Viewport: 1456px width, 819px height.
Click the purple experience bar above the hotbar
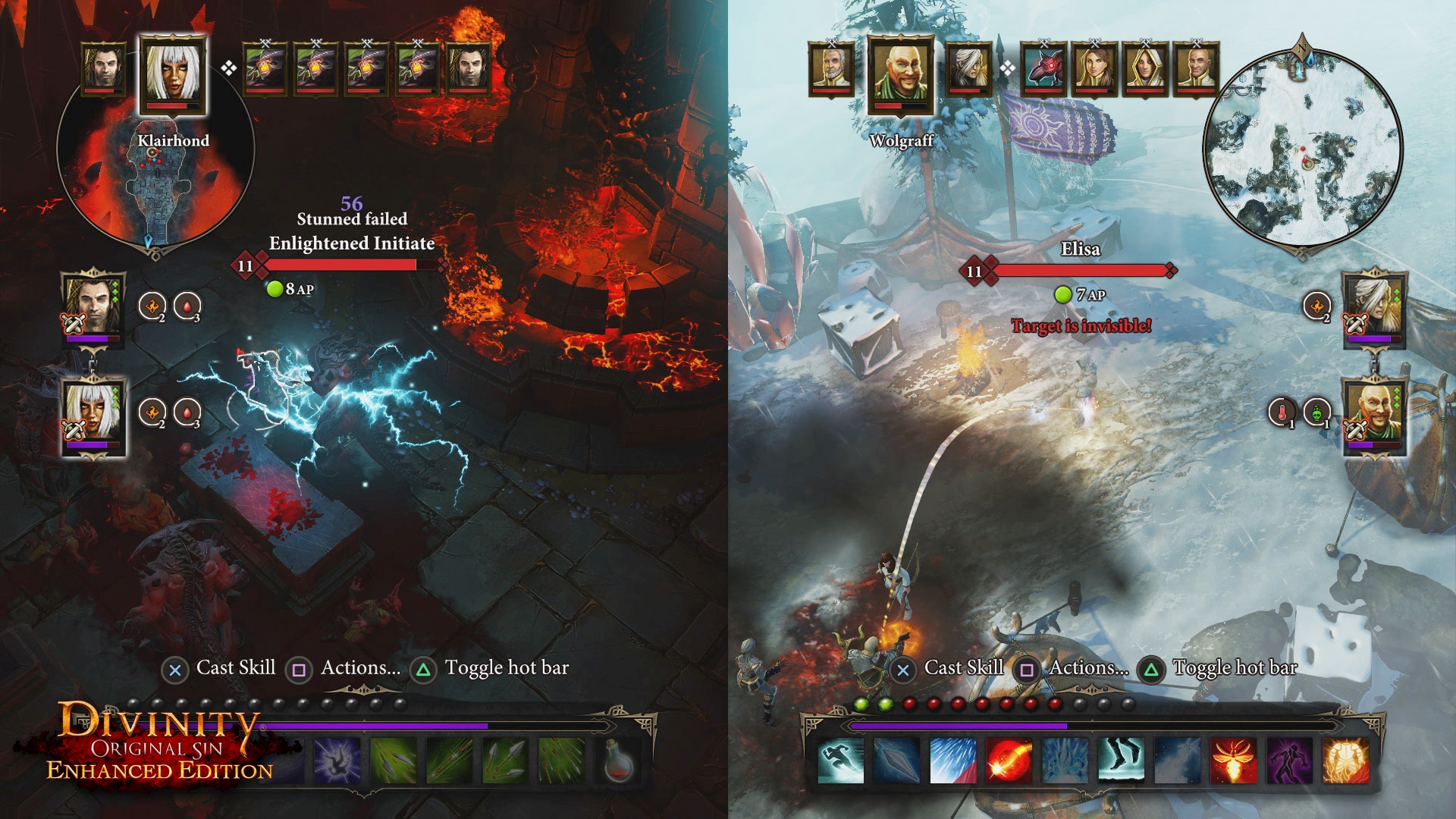(378, 726)
